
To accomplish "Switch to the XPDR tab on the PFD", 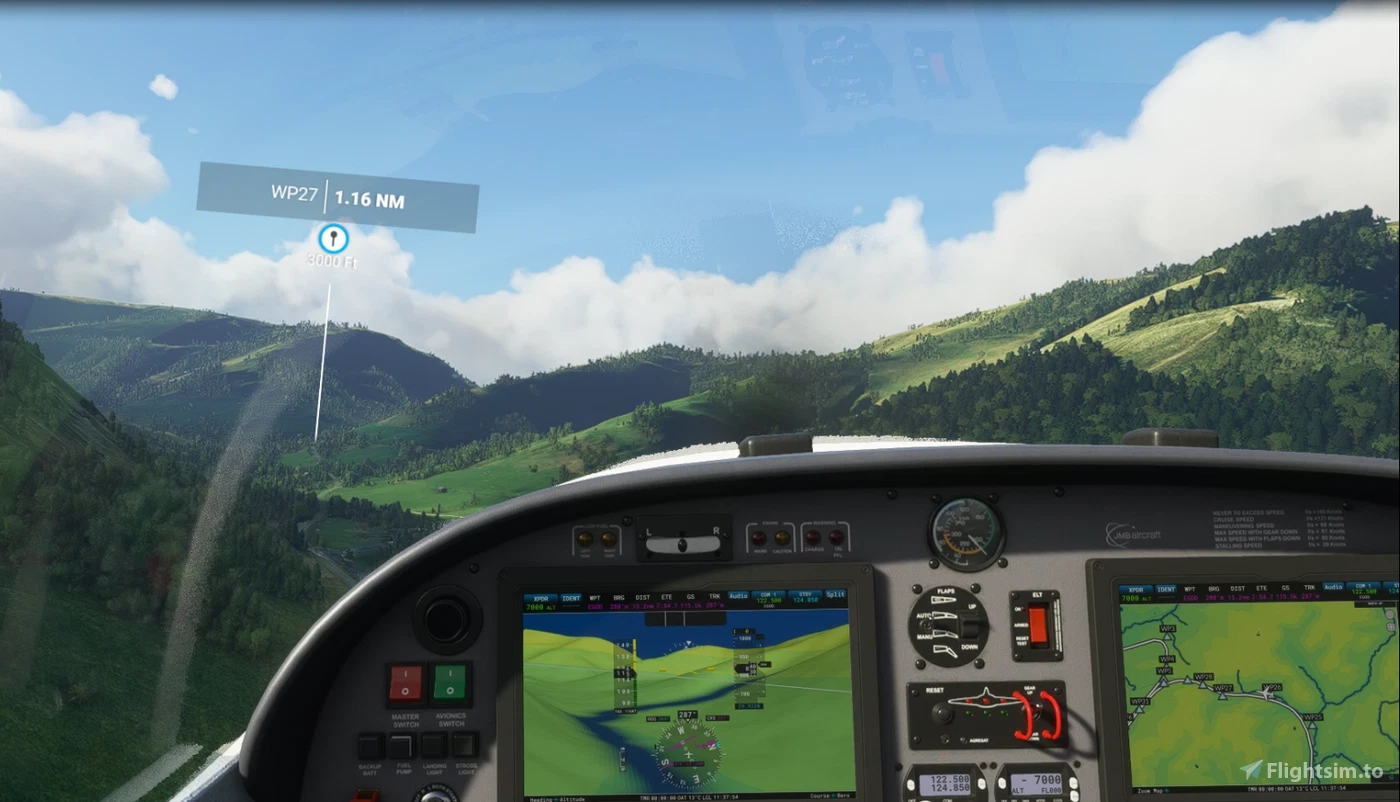I will 540,596.
